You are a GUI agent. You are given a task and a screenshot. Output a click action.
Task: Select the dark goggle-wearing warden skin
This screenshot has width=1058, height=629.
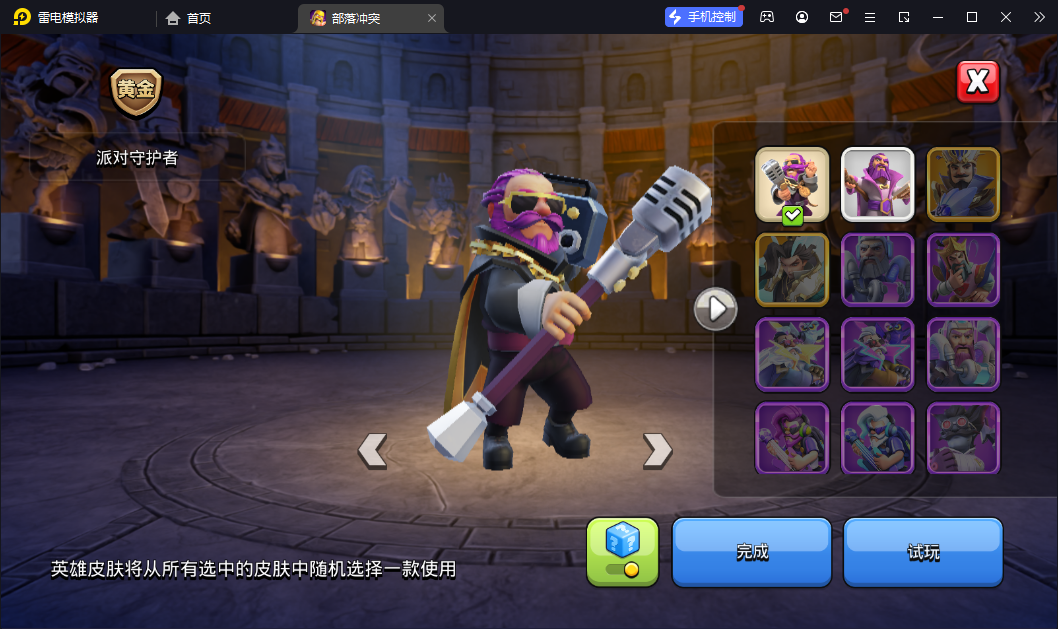pos(963,438)
